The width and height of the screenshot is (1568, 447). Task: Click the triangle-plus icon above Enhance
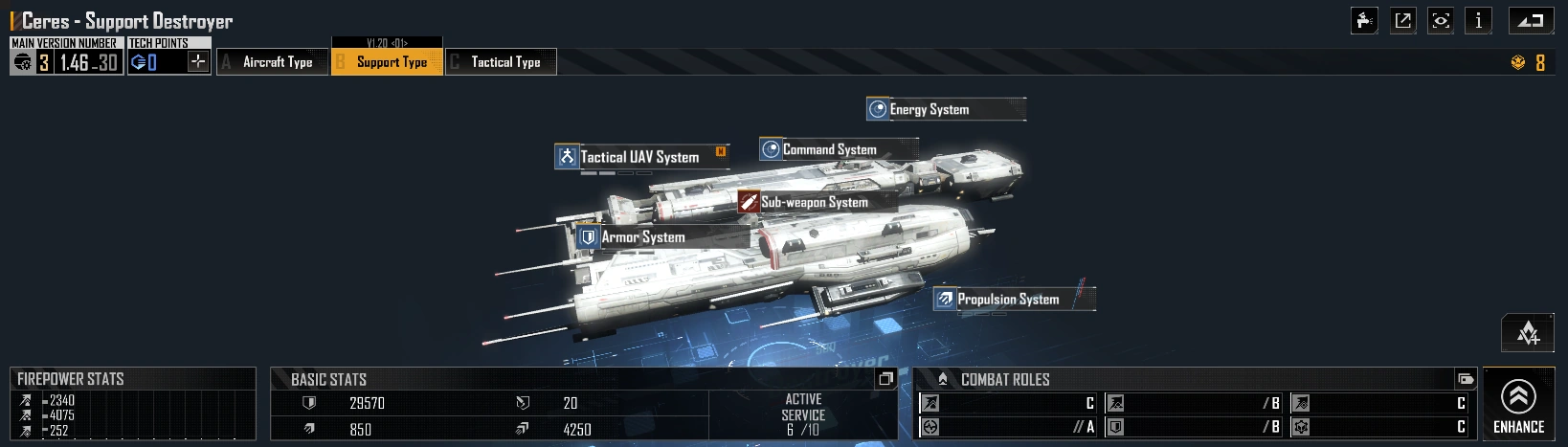1528,333
